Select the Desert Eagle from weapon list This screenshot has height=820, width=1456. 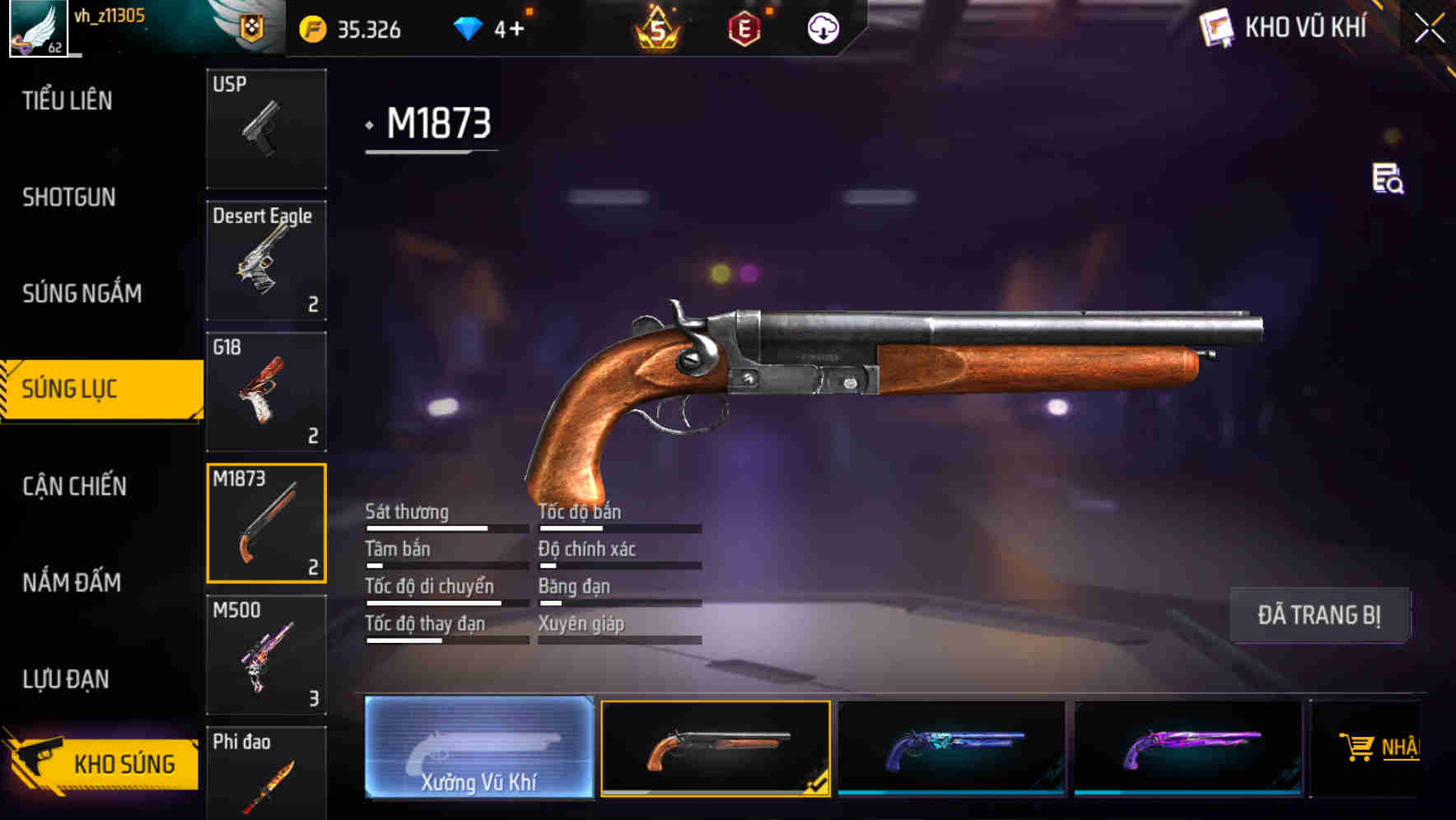[x=265, y=259]
